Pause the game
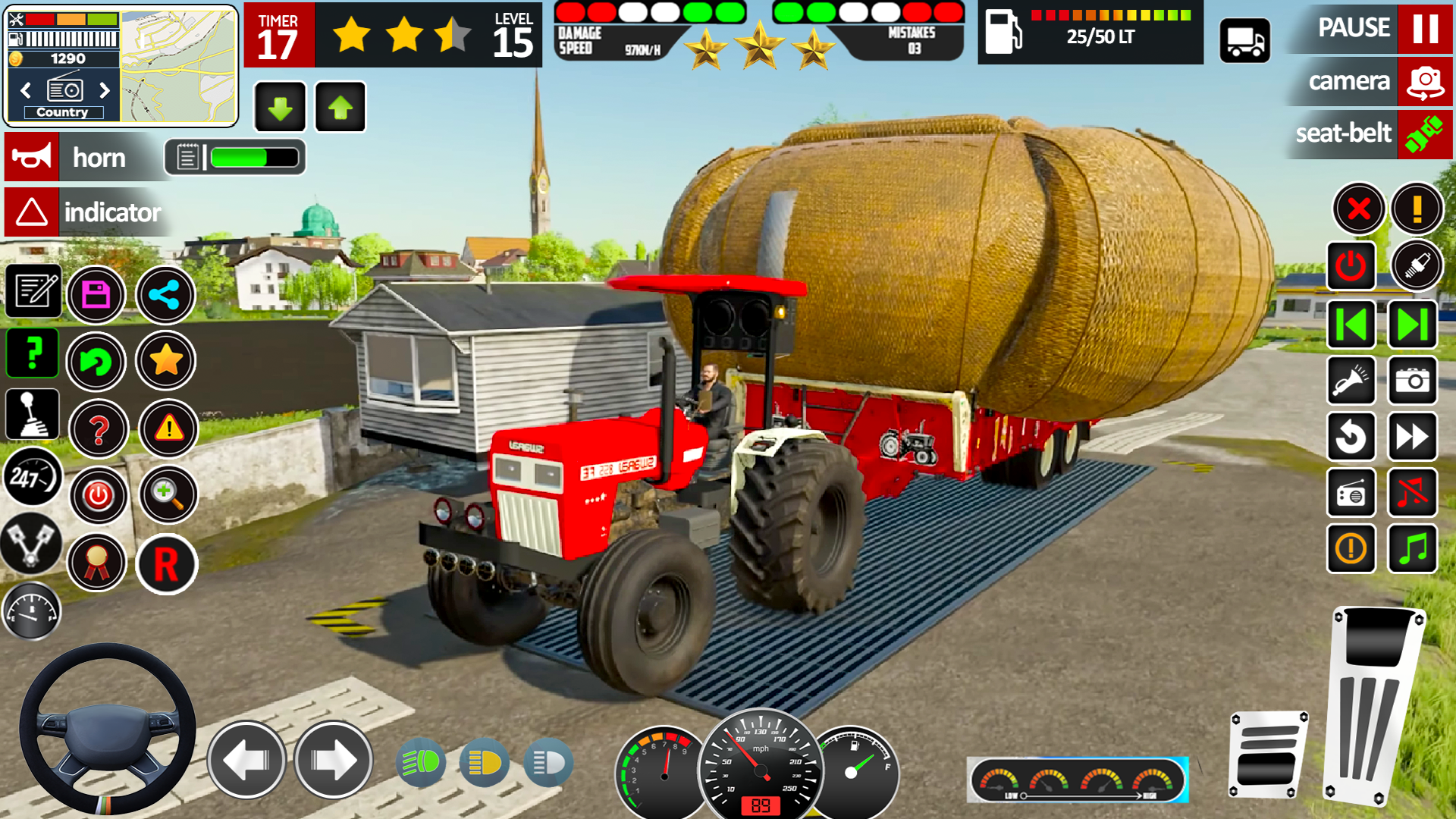 click(x=1424, y=28)
